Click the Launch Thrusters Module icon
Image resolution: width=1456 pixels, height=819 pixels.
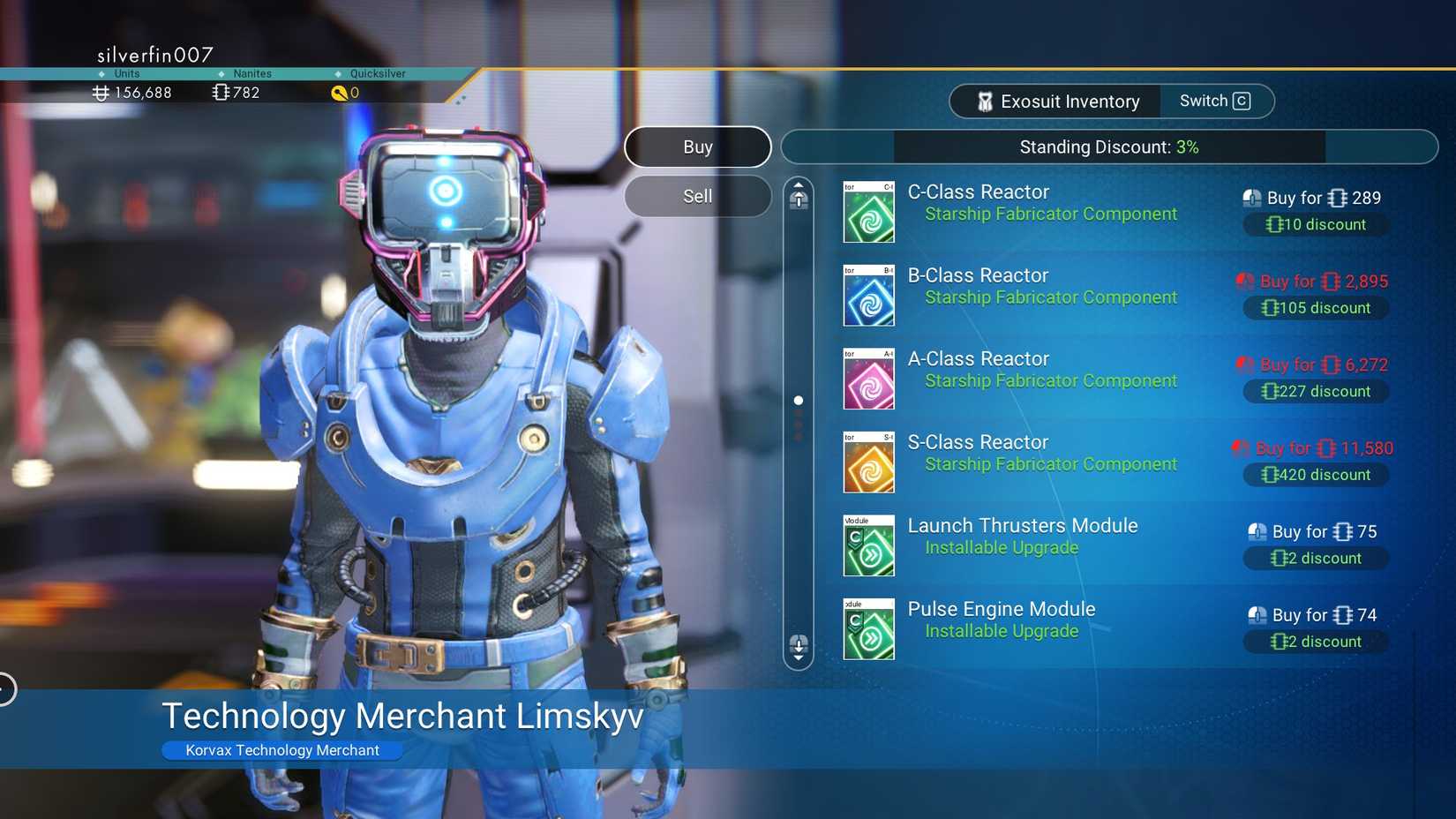point(868,545)
